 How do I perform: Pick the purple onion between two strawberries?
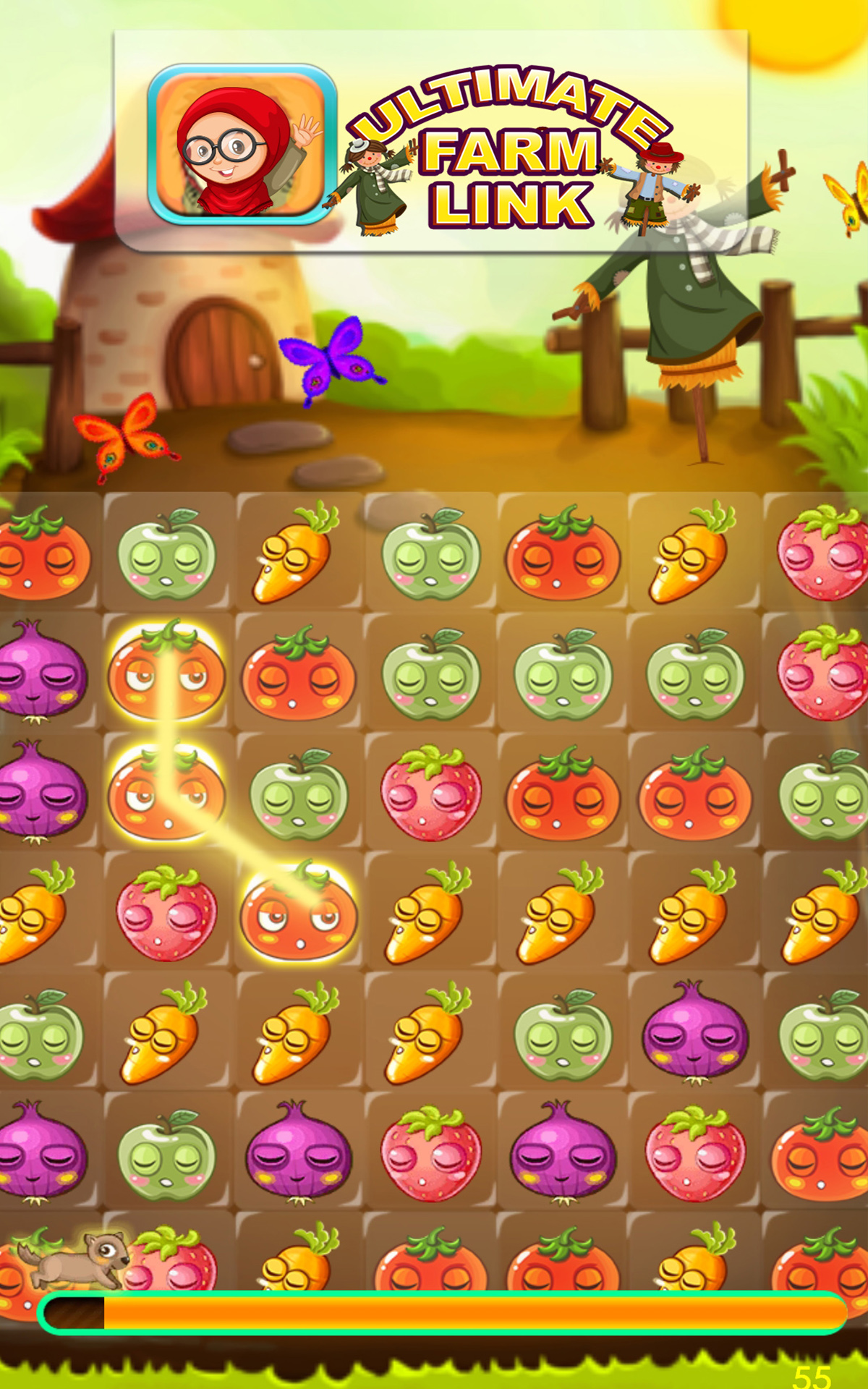click(563, 1155)
